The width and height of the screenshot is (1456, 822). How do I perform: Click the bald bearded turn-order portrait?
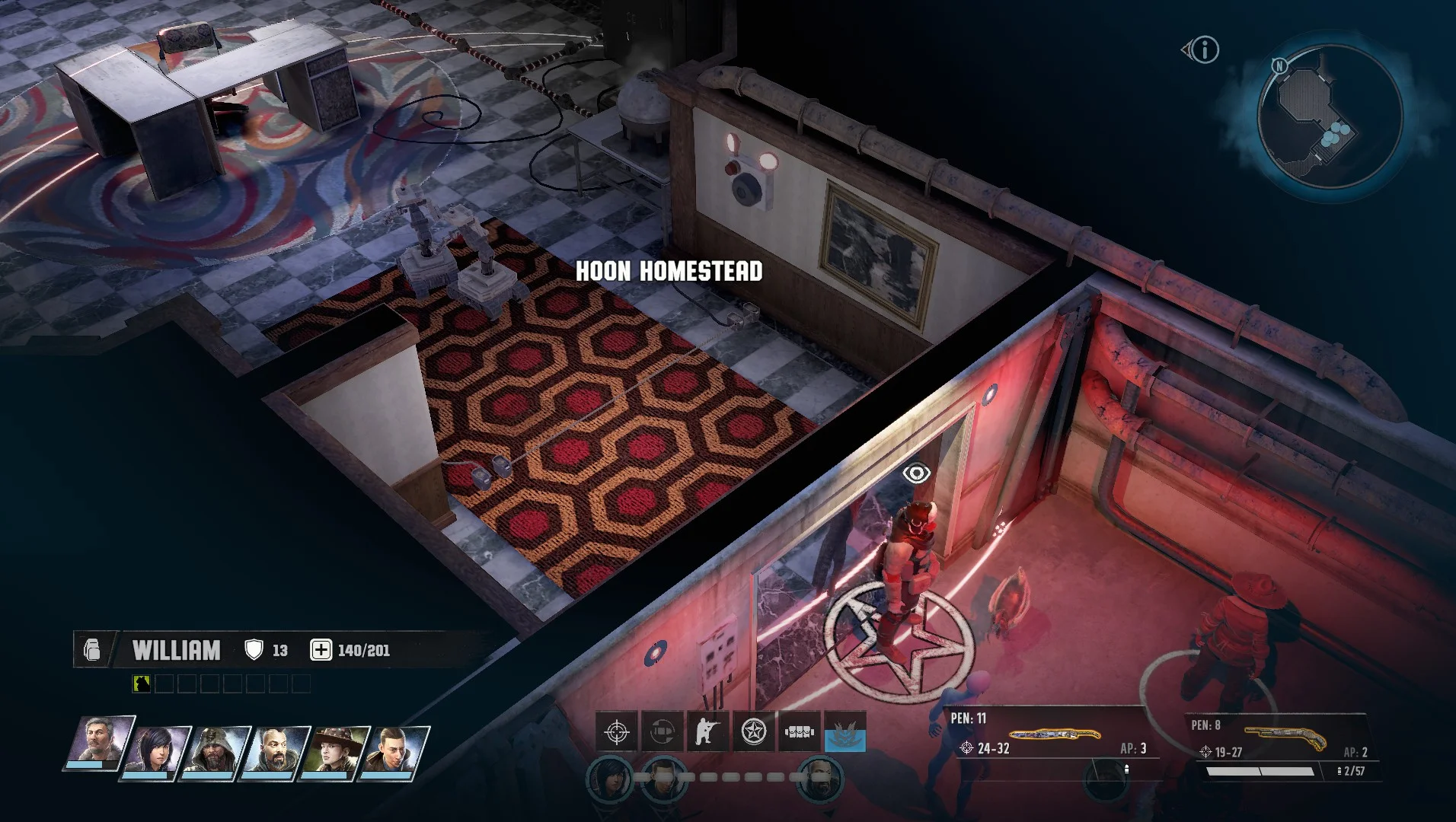pos(819,778)
